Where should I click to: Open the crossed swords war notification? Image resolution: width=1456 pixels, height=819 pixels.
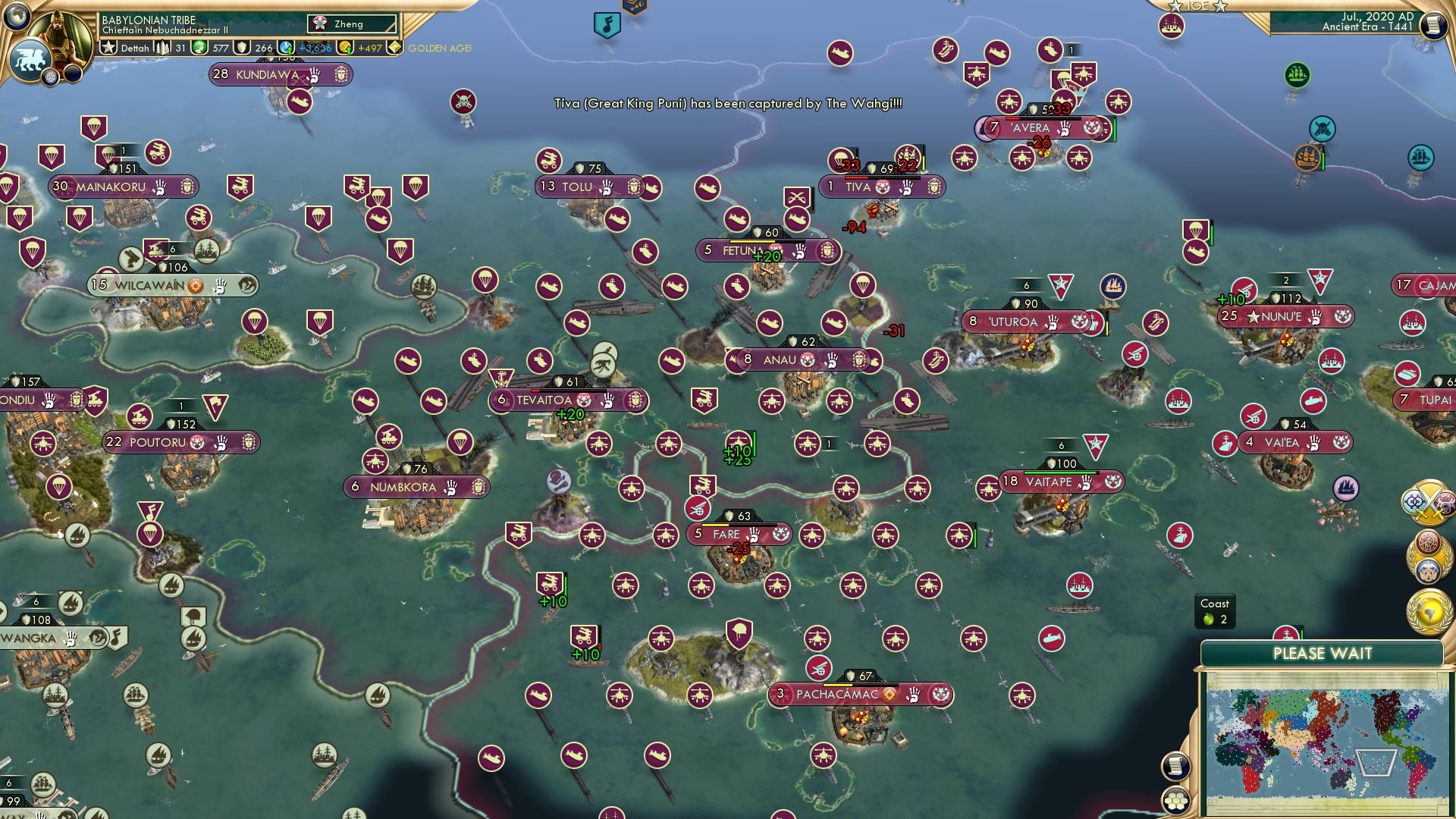tap(1429, 502)
